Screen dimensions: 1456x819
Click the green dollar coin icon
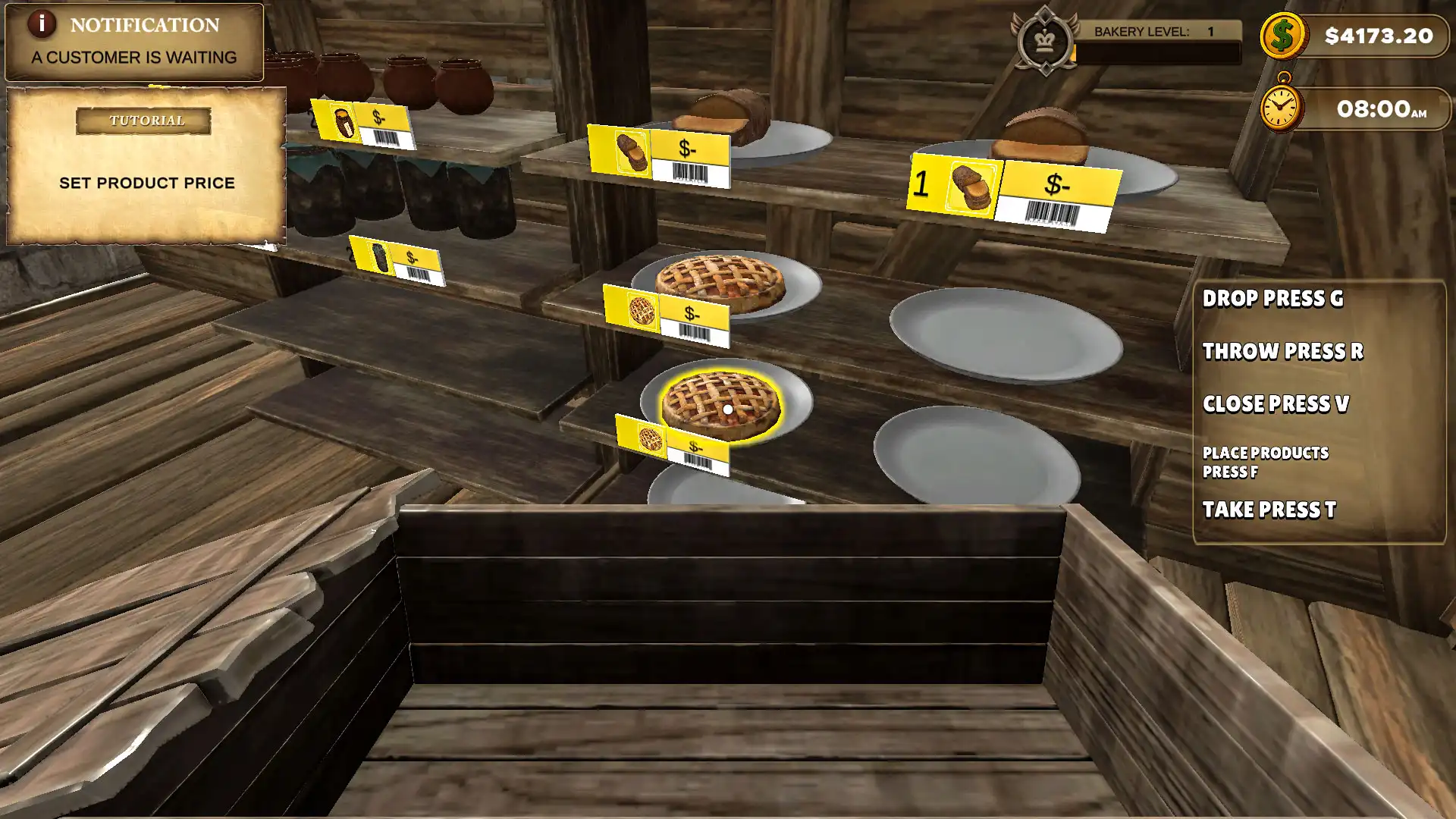click(x=1282, y=36)
